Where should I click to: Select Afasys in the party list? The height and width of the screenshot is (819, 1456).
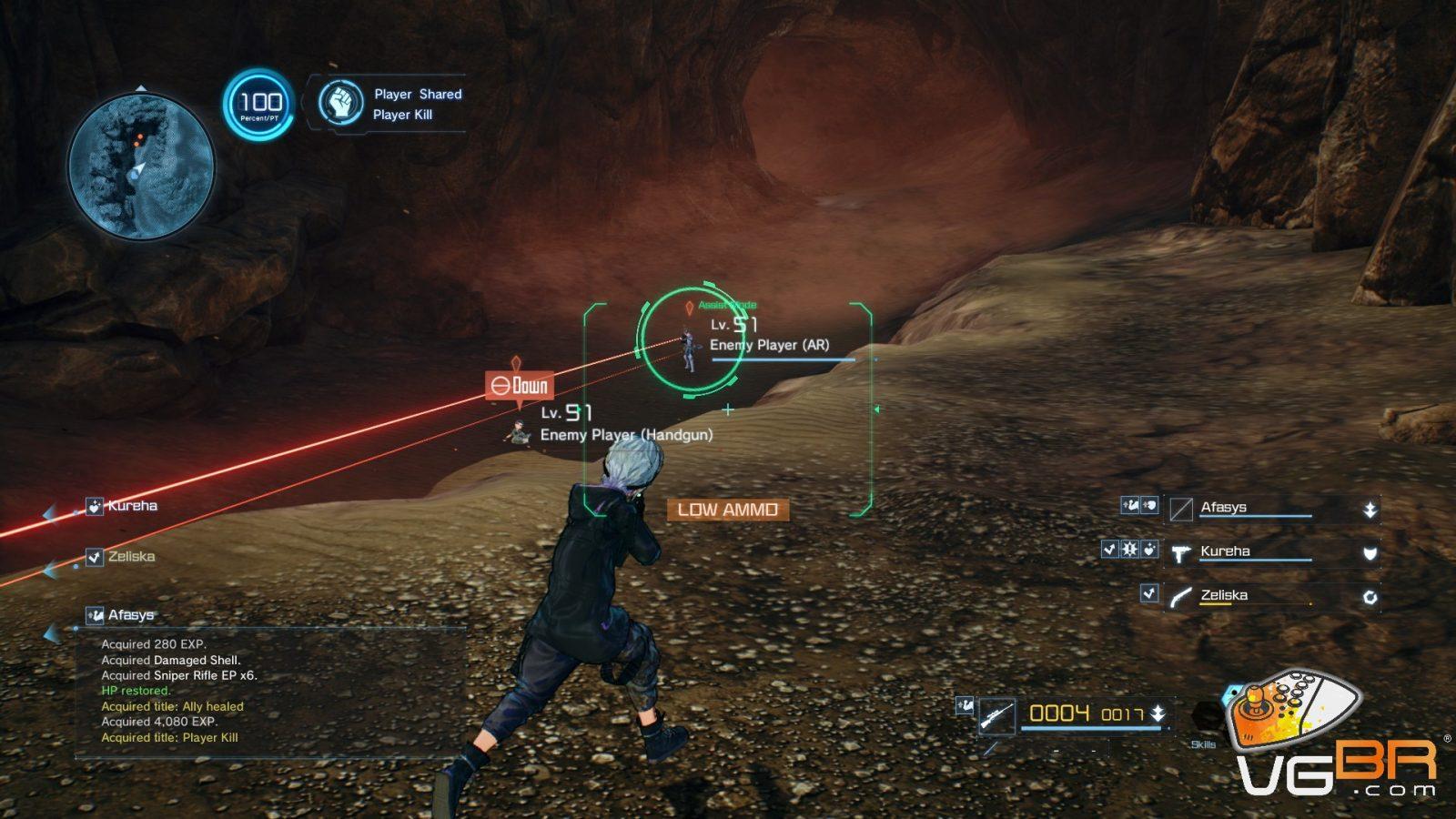(1256, 508)
